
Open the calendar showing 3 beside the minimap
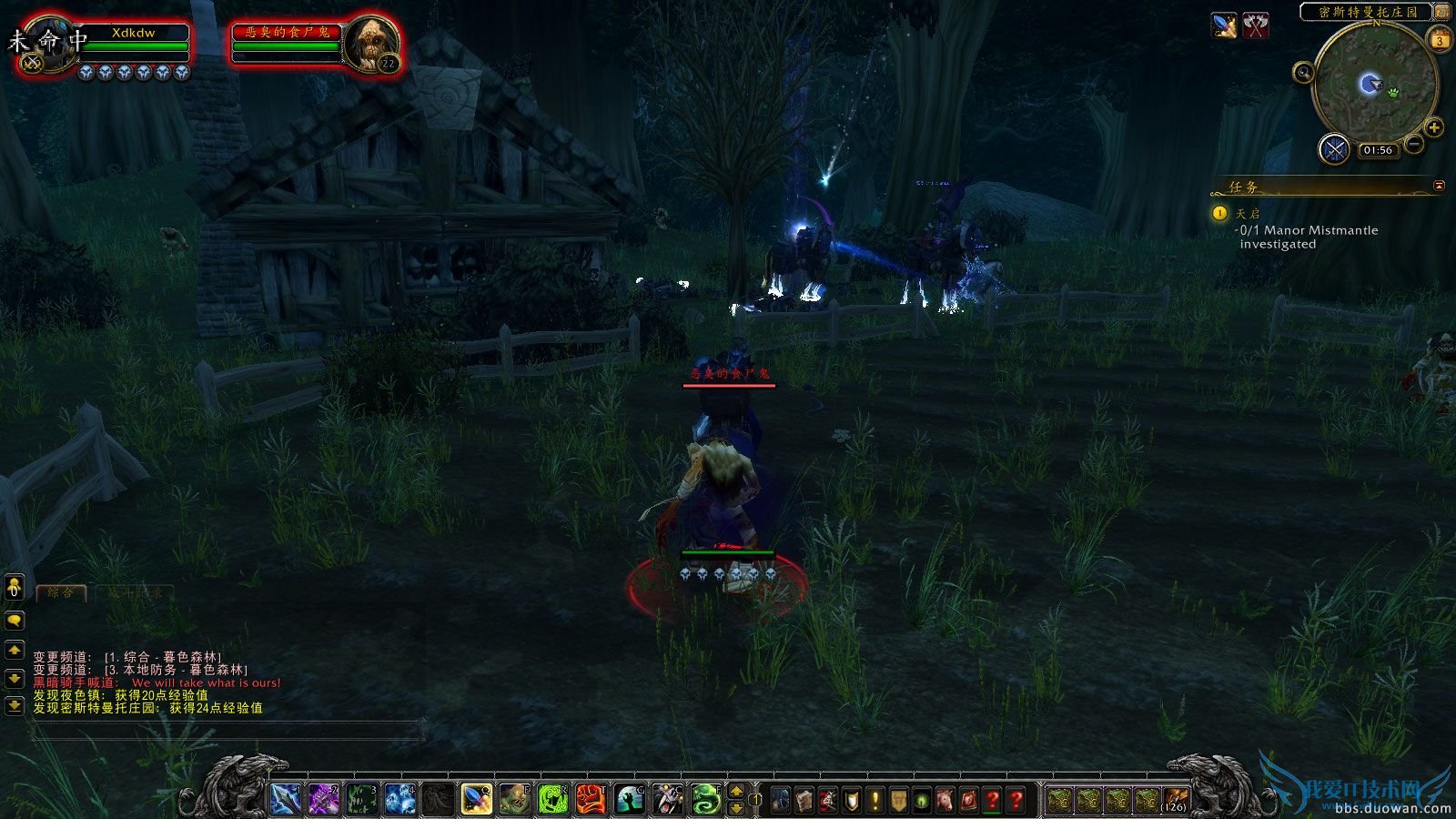pos(1440,40)
